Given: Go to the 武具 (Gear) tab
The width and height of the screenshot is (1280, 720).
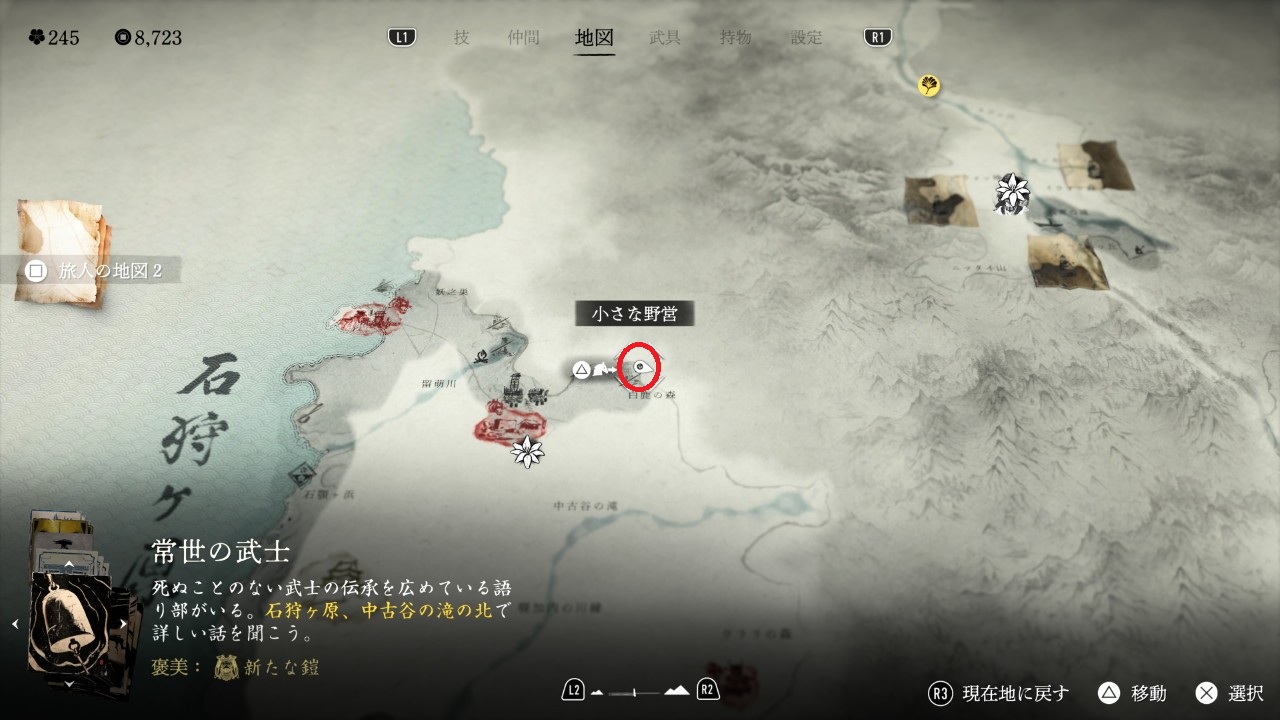Looking at the screenshot, I should [665, 38].
